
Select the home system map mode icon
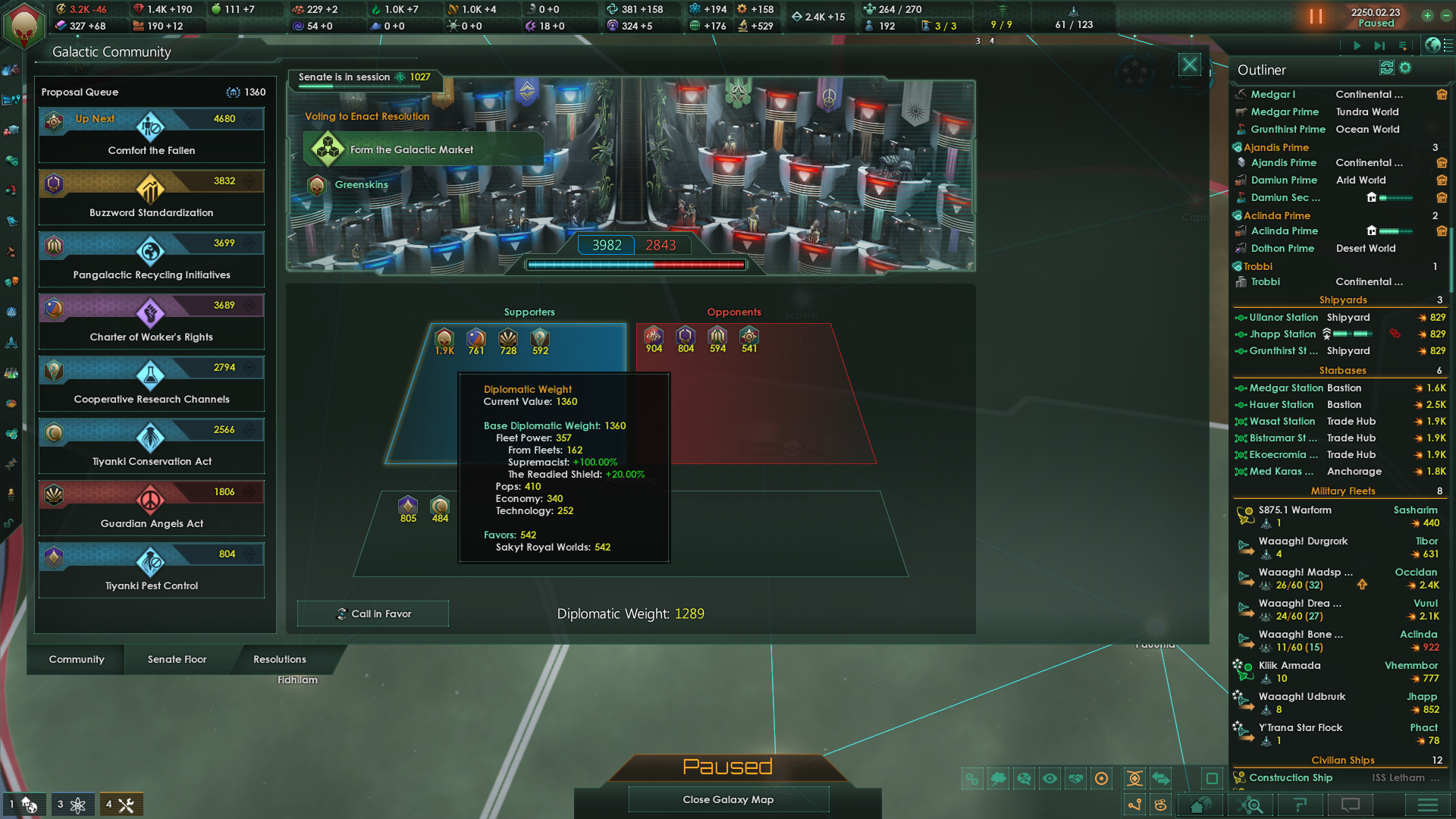point(1200,805)
